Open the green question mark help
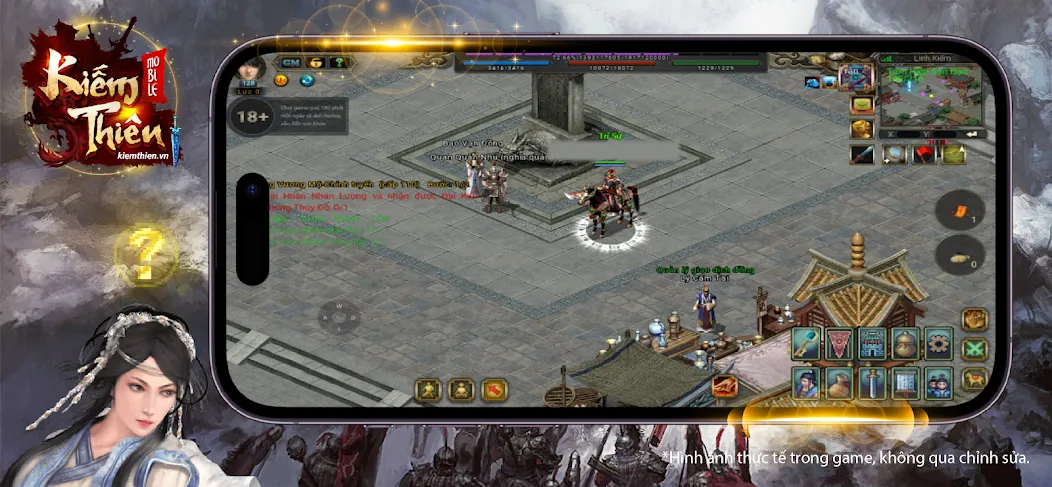This screenshot has height=487, width=1052. click(x=338, y=62)
